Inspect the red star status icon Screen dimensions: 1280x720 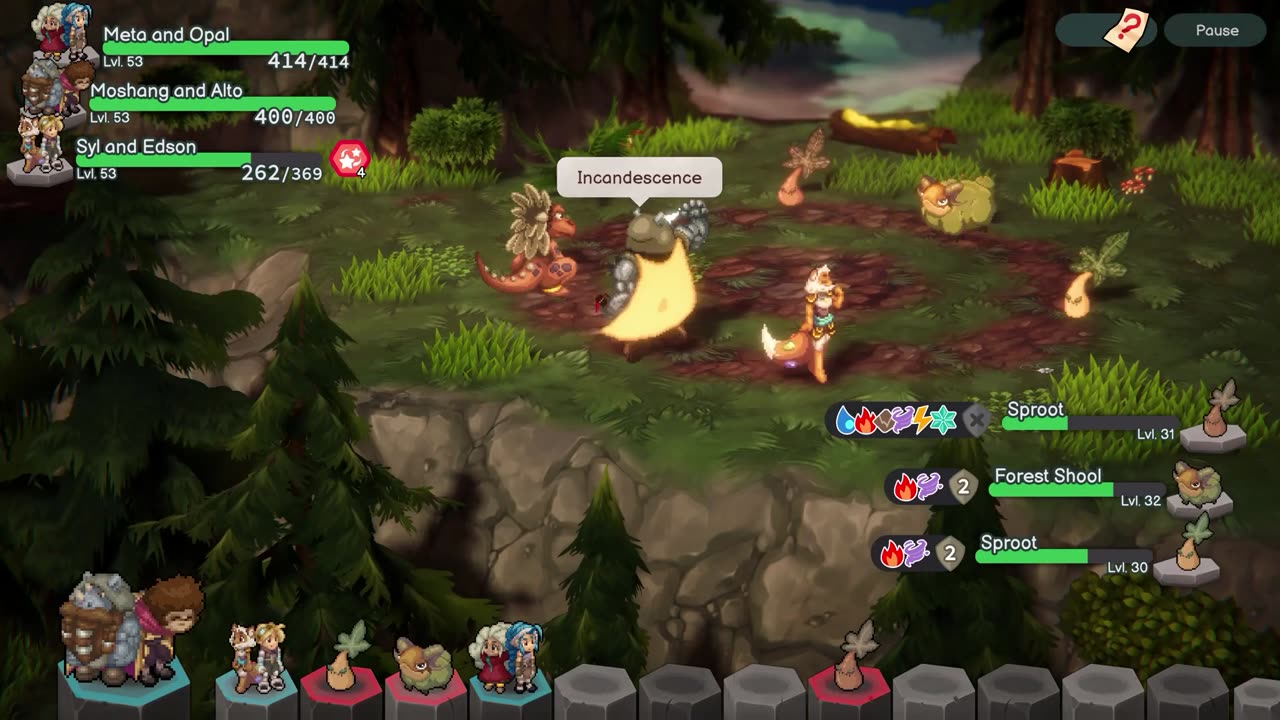point(350,159)
